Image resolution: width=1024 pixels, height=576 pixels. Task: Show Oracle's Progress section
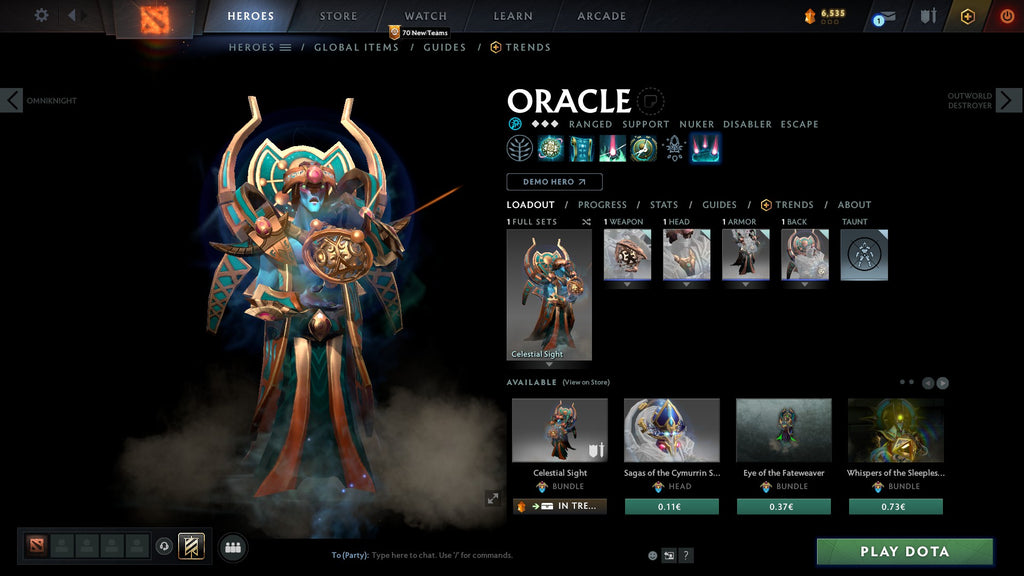(x=602, y=205)
